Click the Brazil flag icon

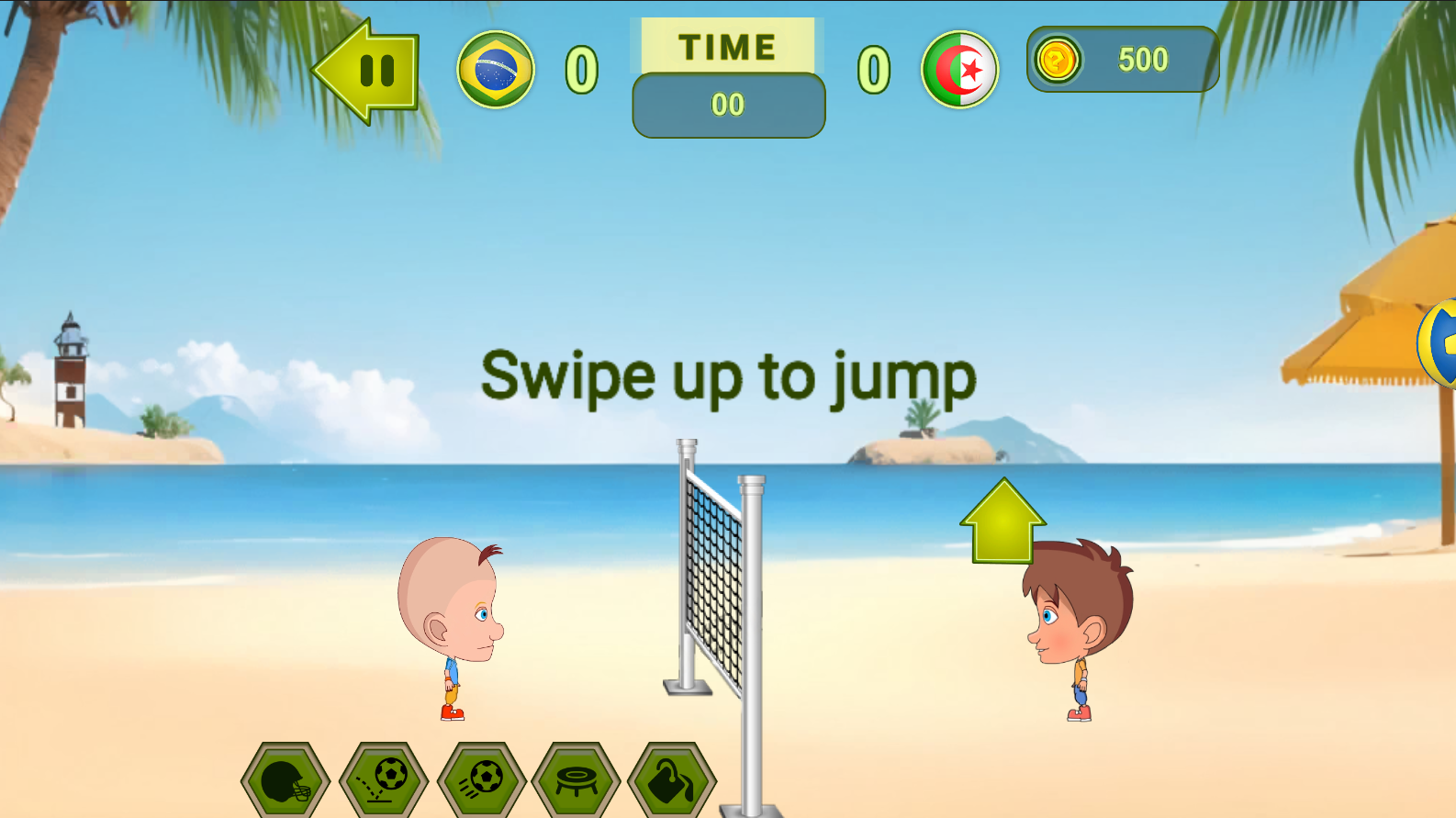(495, 70)
